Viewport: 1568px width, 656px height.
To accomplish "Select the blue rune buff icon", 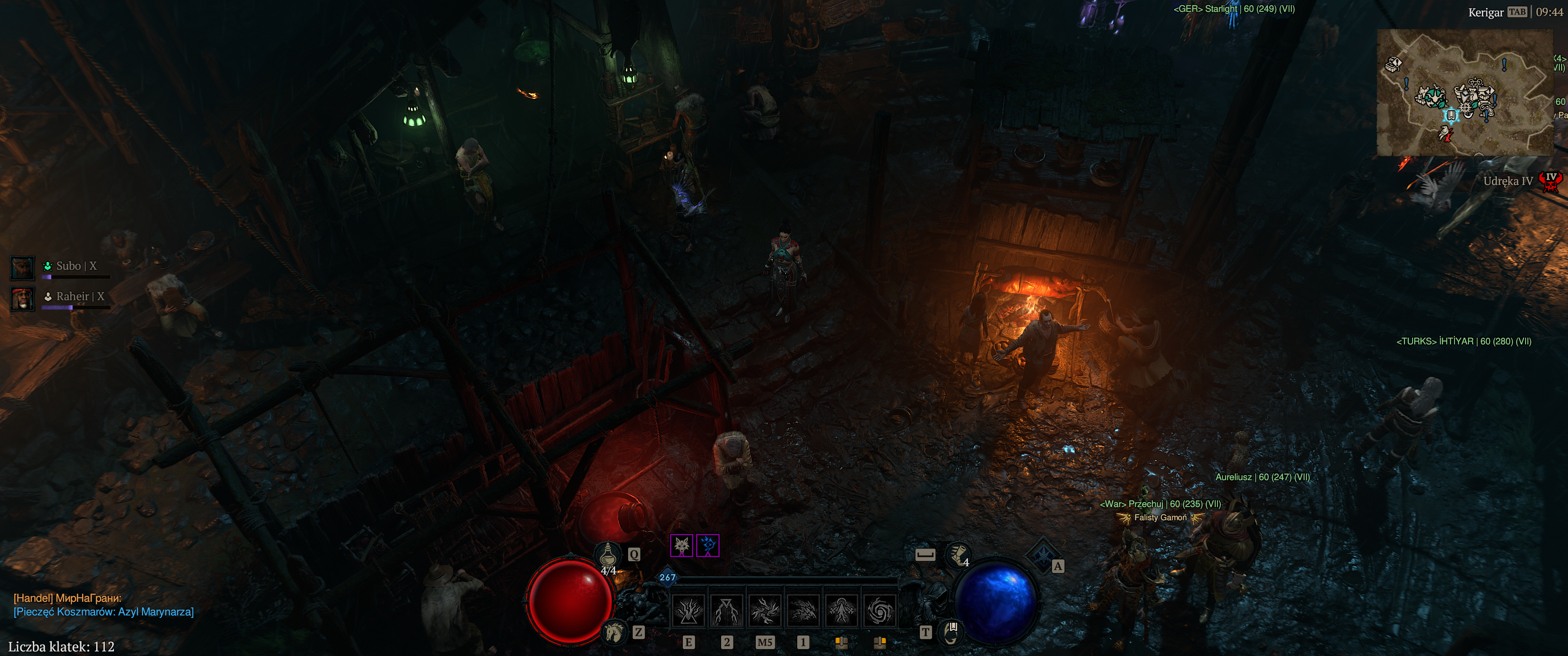I will [x=708, y=545].
